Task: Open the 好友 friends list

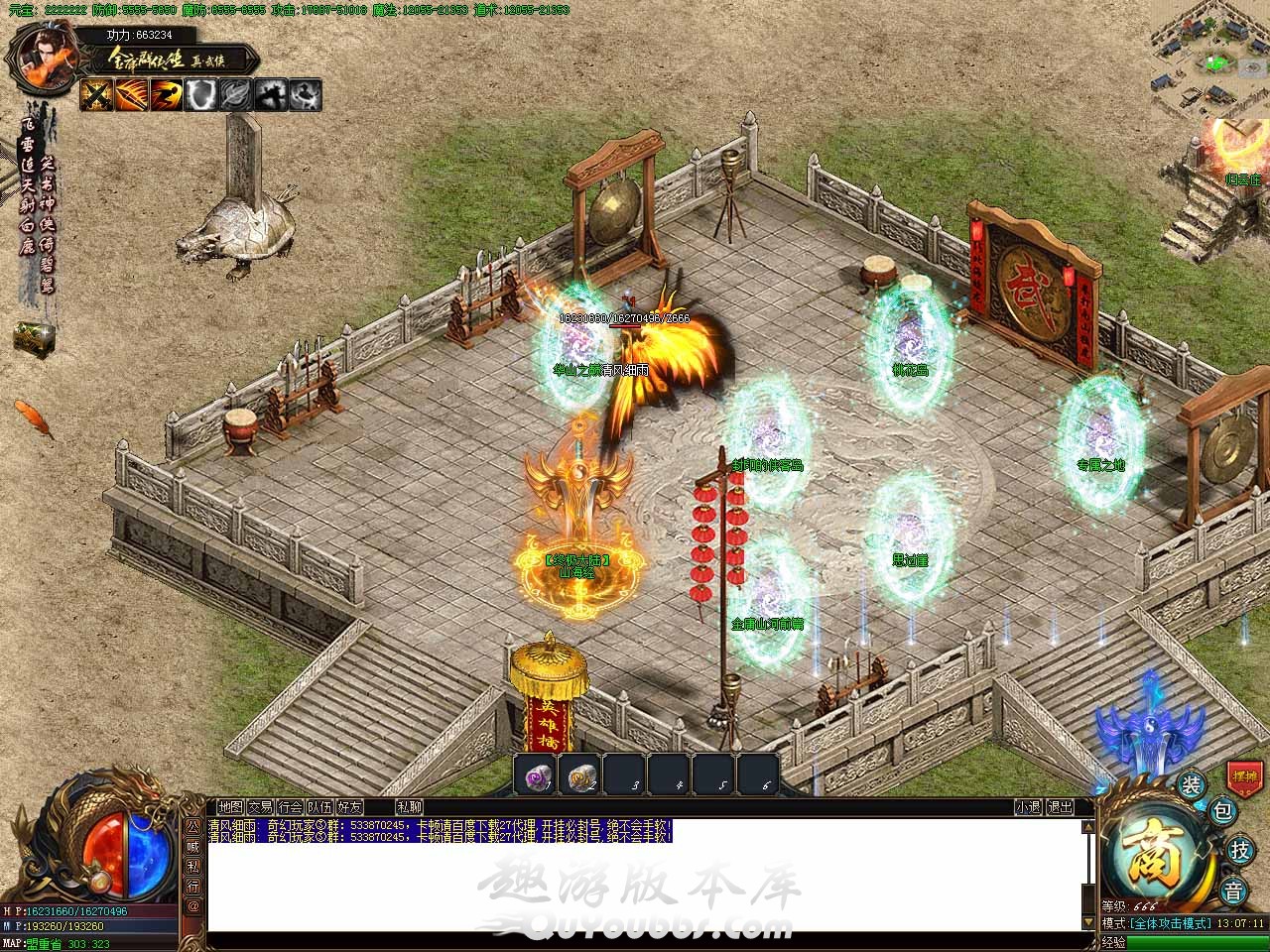Action: [x=349, y=807]
